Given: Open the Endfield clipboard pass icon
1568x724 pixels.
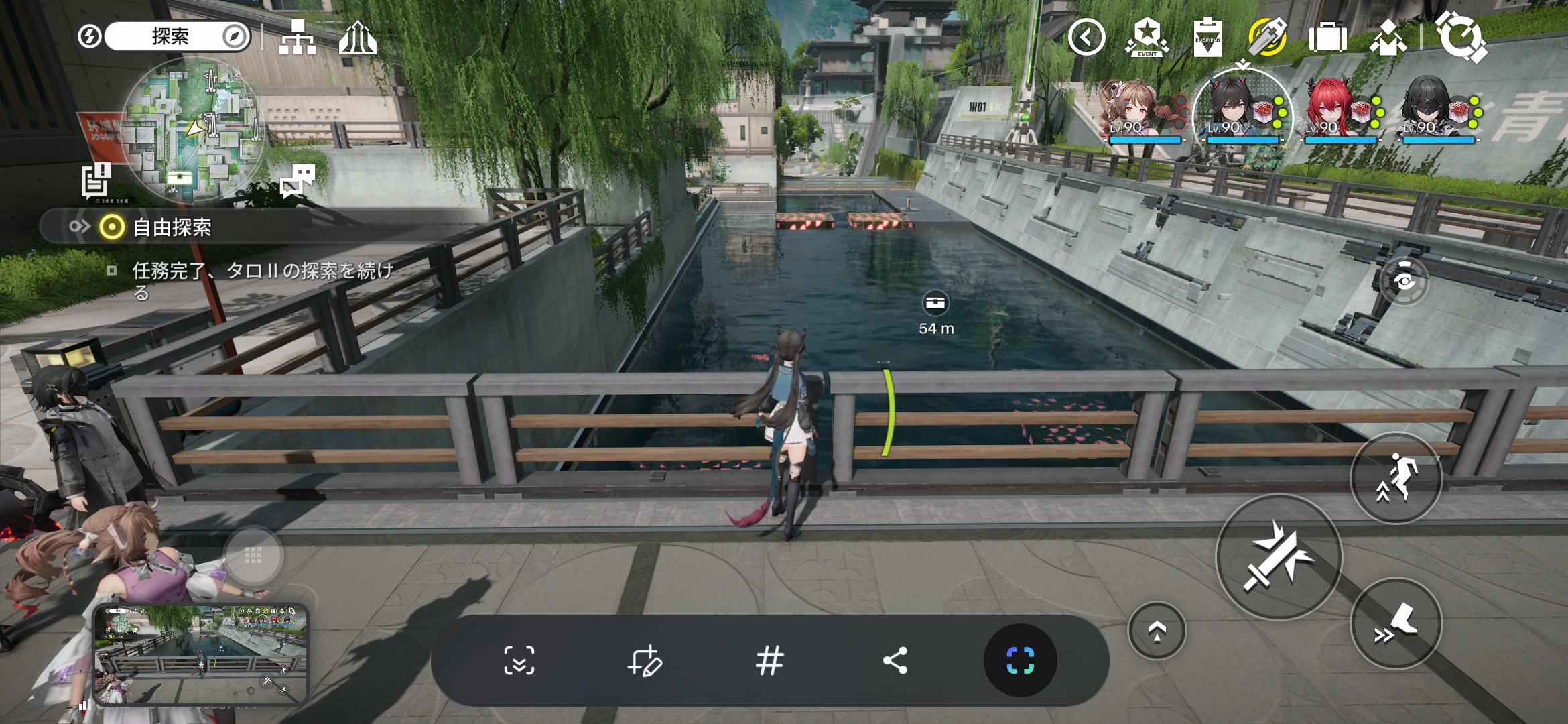Looking at the screenshot, I should click(1207, 38).
